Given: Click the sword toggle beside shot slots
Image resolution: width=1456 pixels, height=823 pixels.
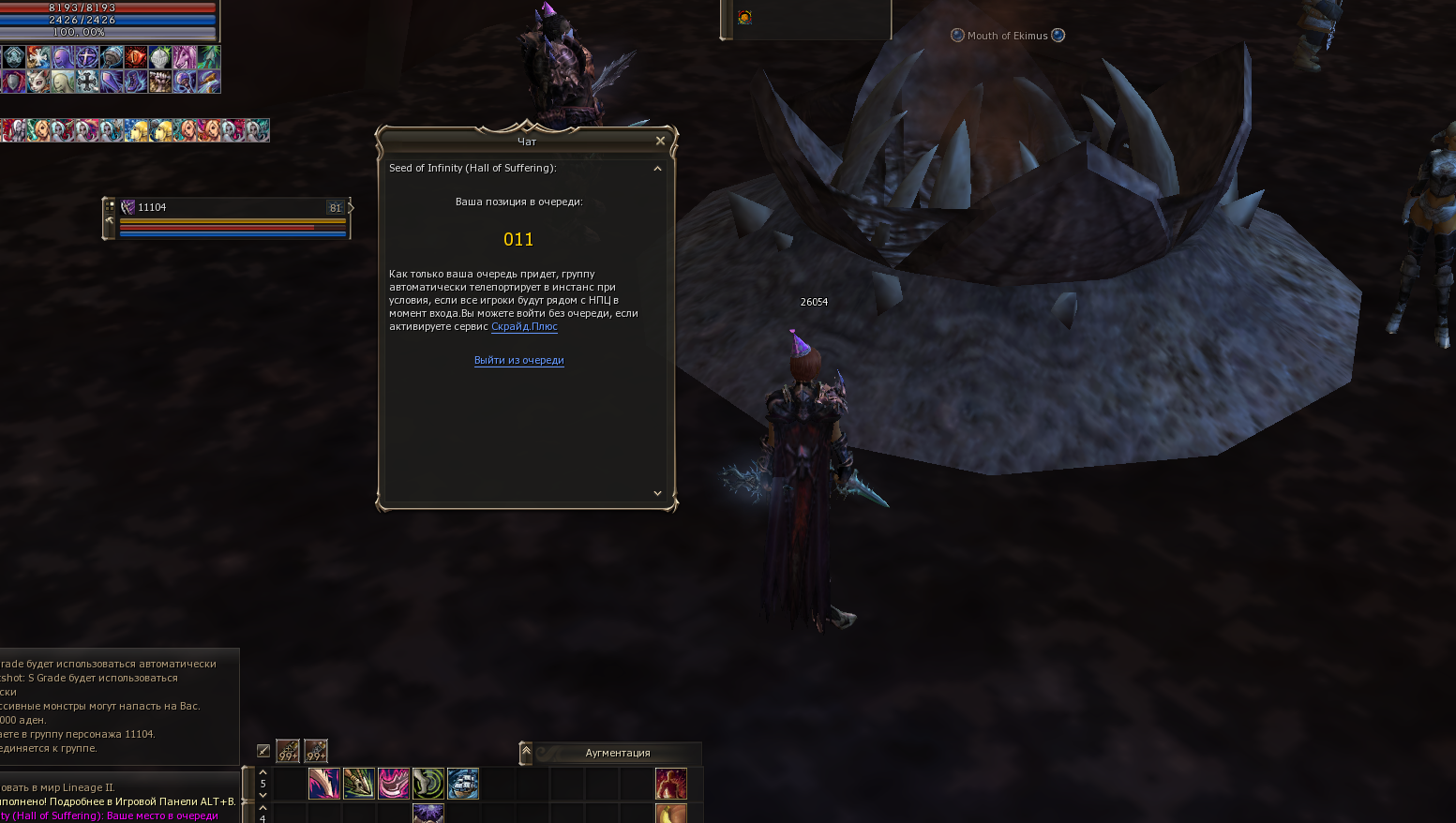Looking at the screenshot, I should click(263, 751).
